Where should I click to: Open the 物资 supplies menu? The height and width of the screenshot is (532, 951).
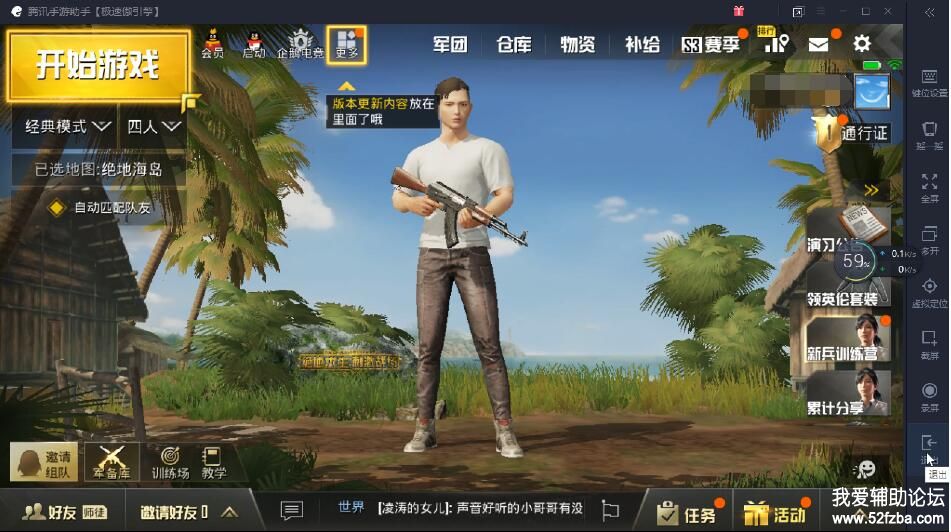577,45
